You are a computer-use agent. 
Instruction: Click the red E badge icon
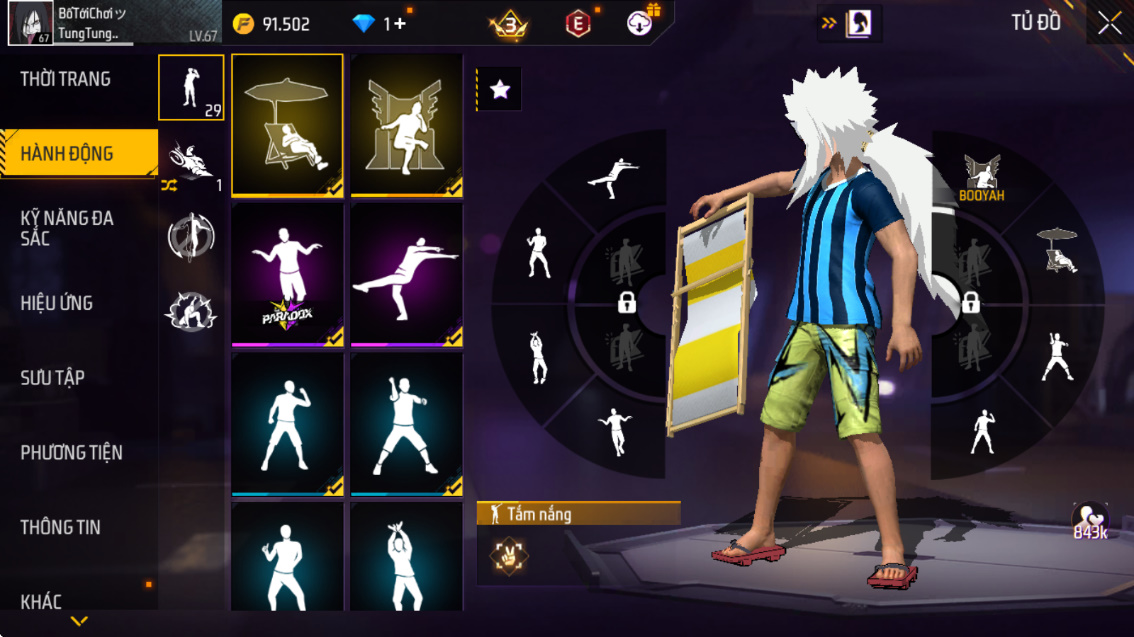(x=578, y=24)
